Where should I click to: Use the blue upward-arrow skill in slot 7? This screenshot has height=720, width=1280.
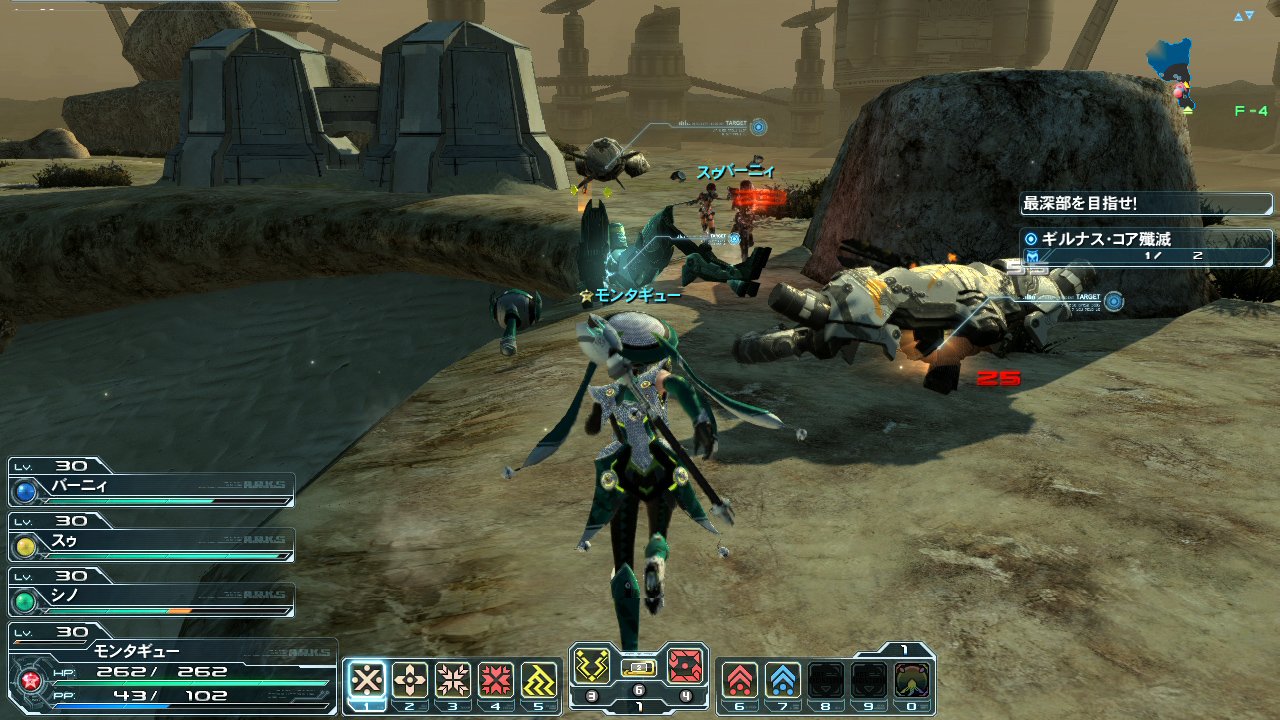click(783, 680)
